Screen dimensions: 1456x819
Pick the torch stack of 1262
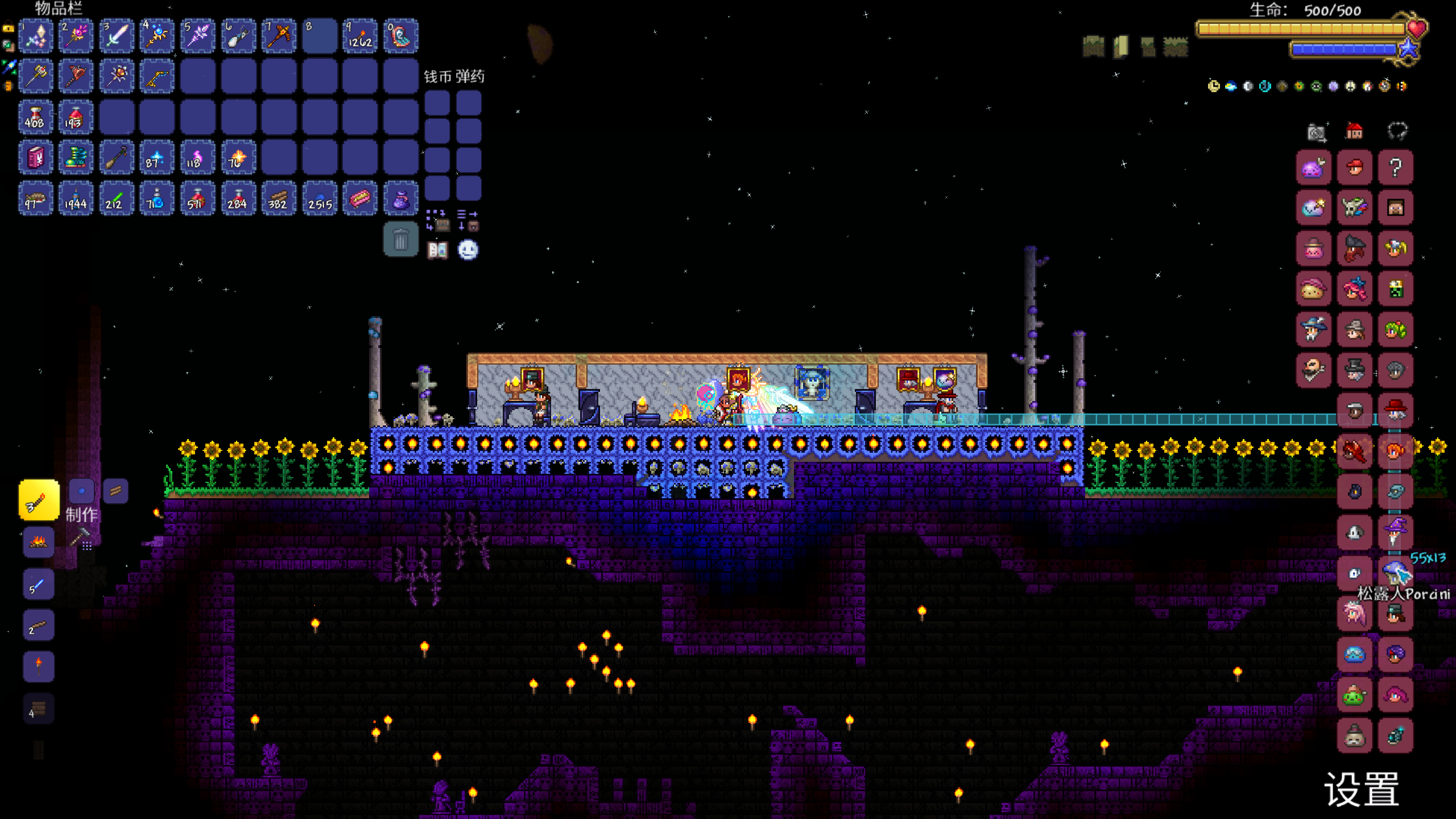[360, 36]
